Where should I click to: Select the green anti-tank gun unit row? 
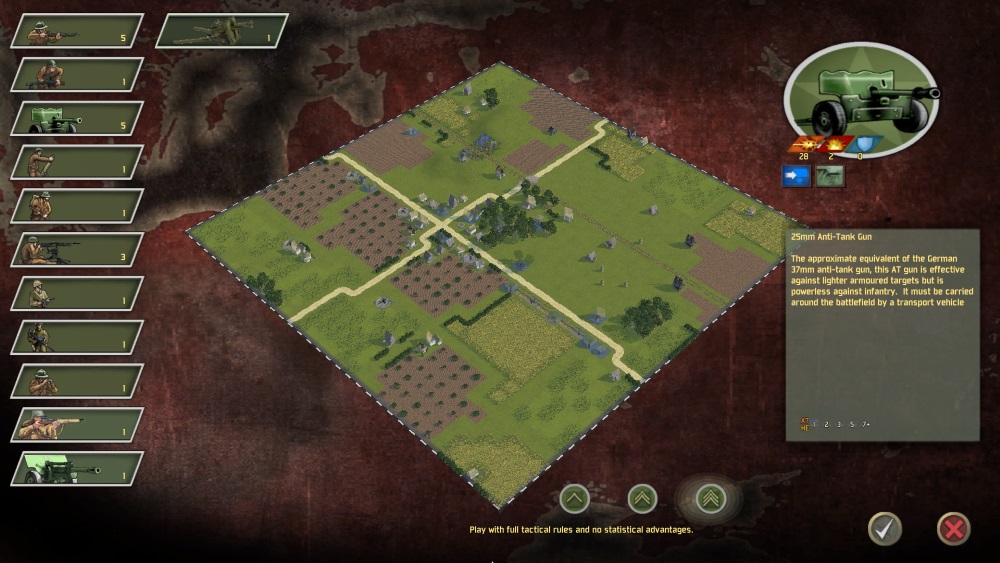point(77,118)
